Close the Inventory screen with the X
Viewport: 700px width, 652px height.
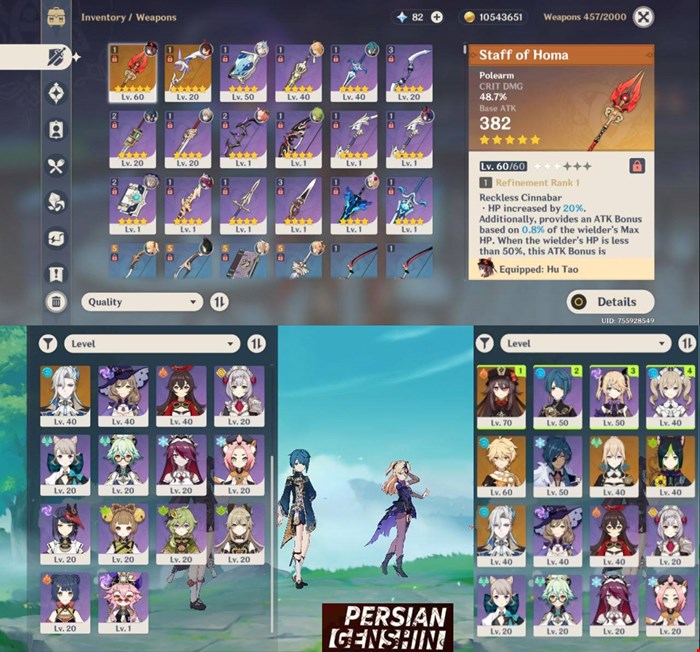tap(644, 17)
